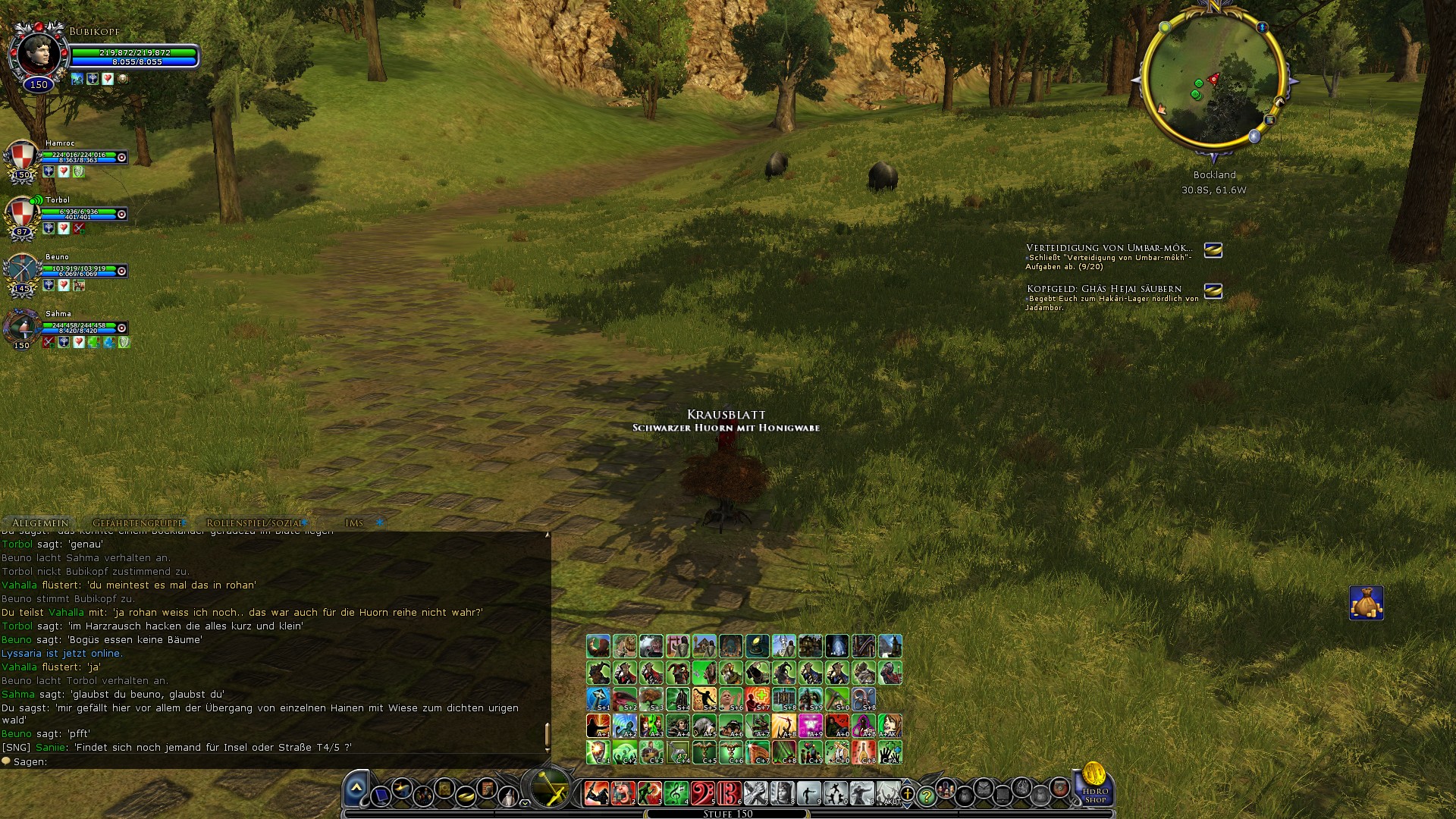Click the question mark help icon
Image resolution: width=1456 pixels, height=819 pixels.
927,796
